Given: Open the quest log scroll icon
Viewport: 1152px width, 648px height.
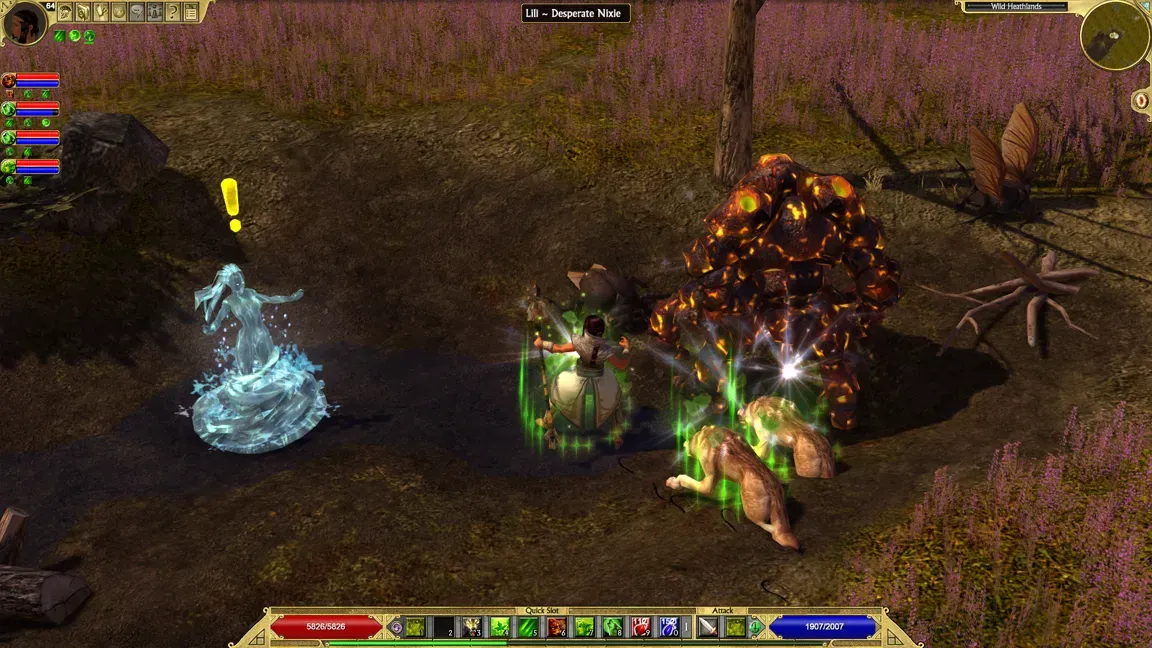Looking at the screenshot, I should [x=101, y=12].
